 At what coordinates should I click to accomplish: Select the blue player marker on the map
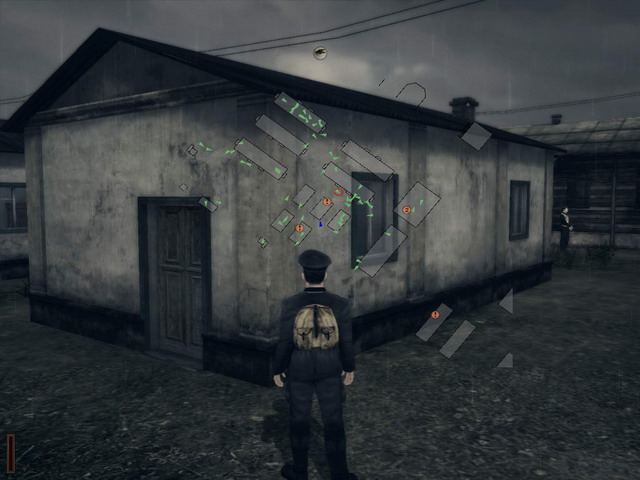click(320, 223)
